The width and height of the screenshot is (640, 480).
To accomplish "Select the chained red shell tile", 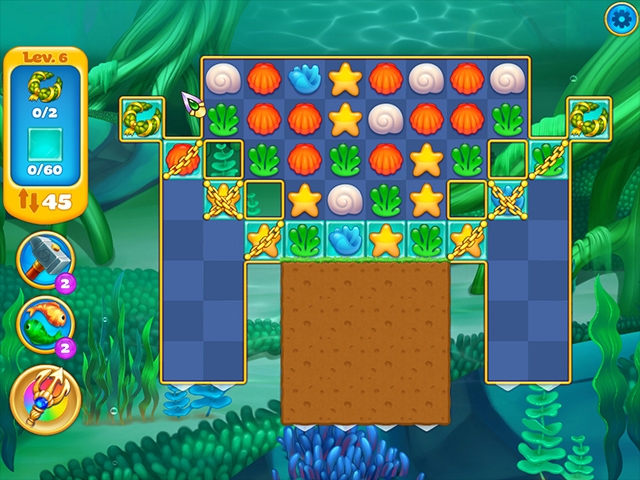I will 181,159.
